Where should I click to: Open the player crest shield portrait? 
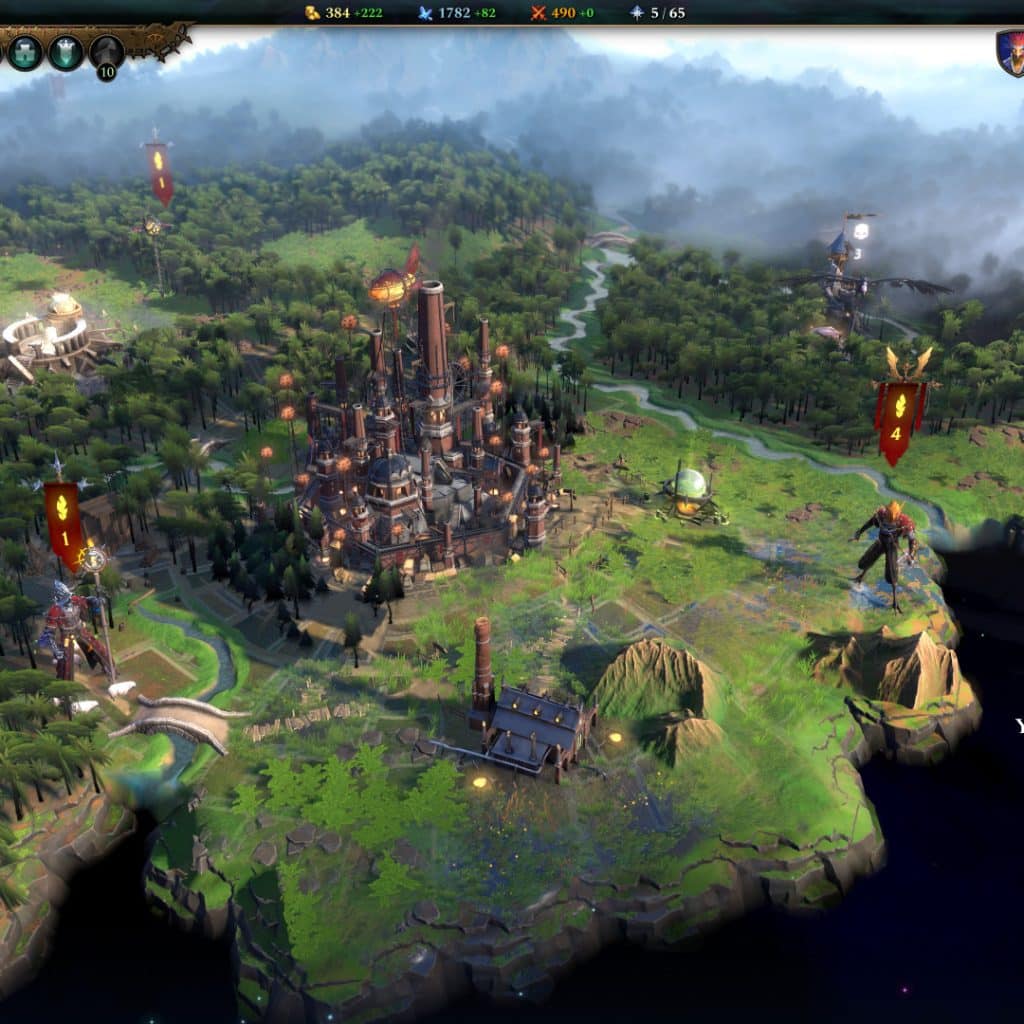click(1010, 51)
